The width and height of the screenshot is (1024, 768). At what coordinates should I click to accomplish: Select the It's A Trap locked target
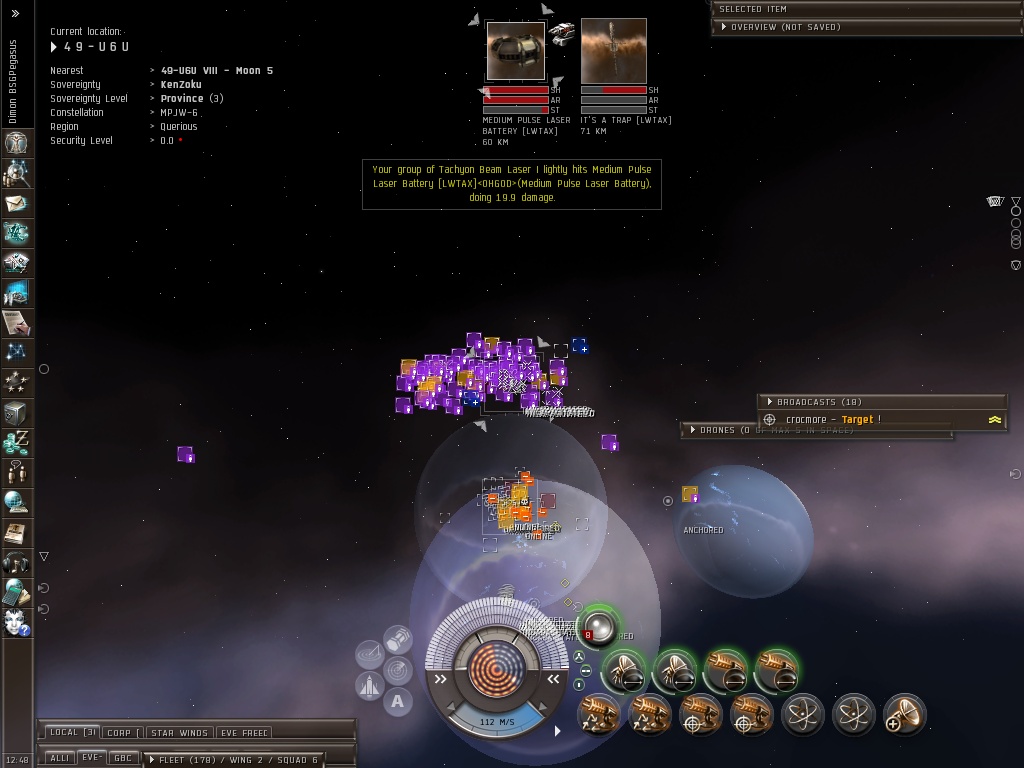(x=613, y=52)
